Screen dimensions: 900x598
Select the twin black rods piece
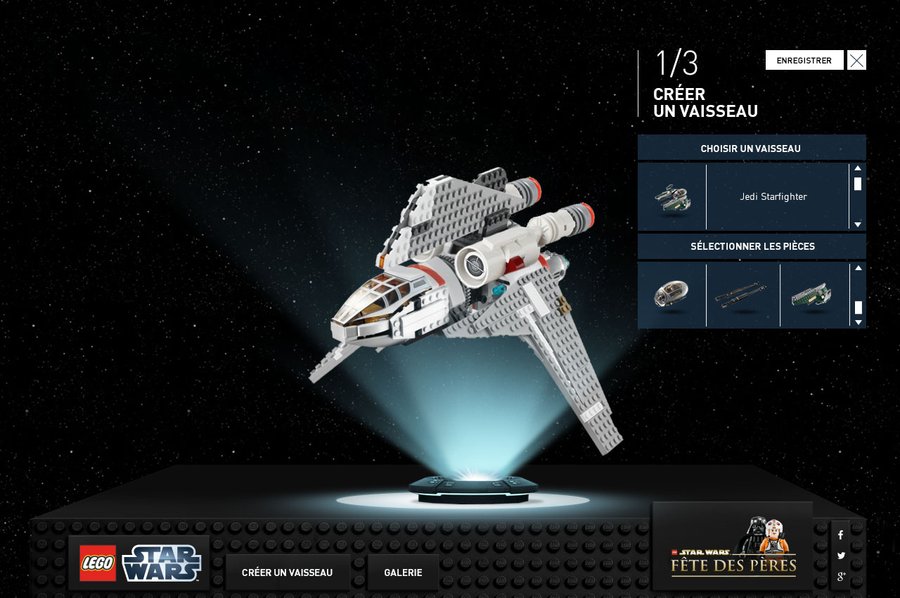[742, 295]
